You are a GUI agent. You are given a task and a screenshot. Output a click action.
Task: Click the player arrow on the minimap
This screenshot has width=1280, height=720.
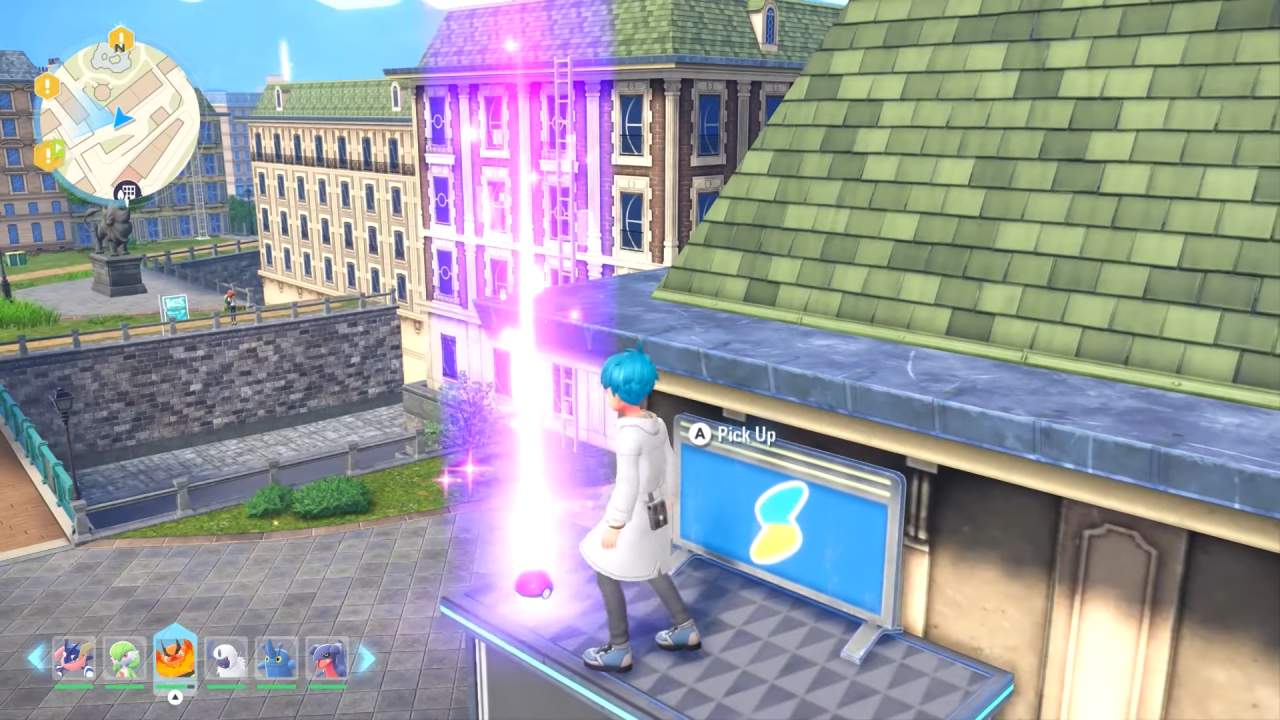point(122,118)
